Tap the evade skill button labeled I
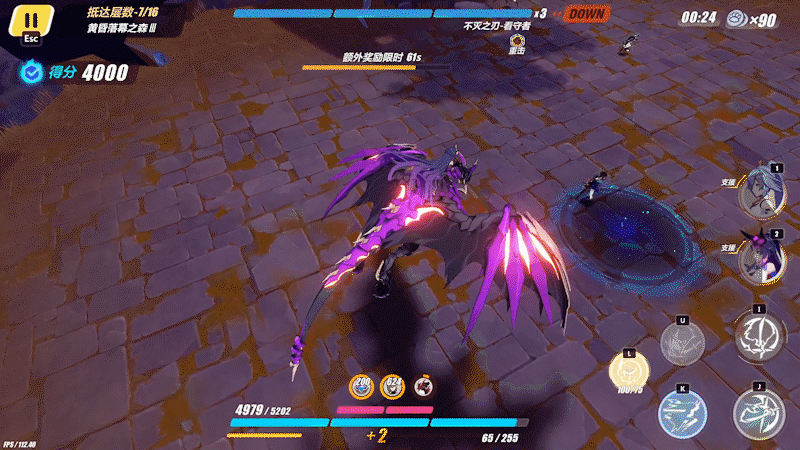 point(758,335)
